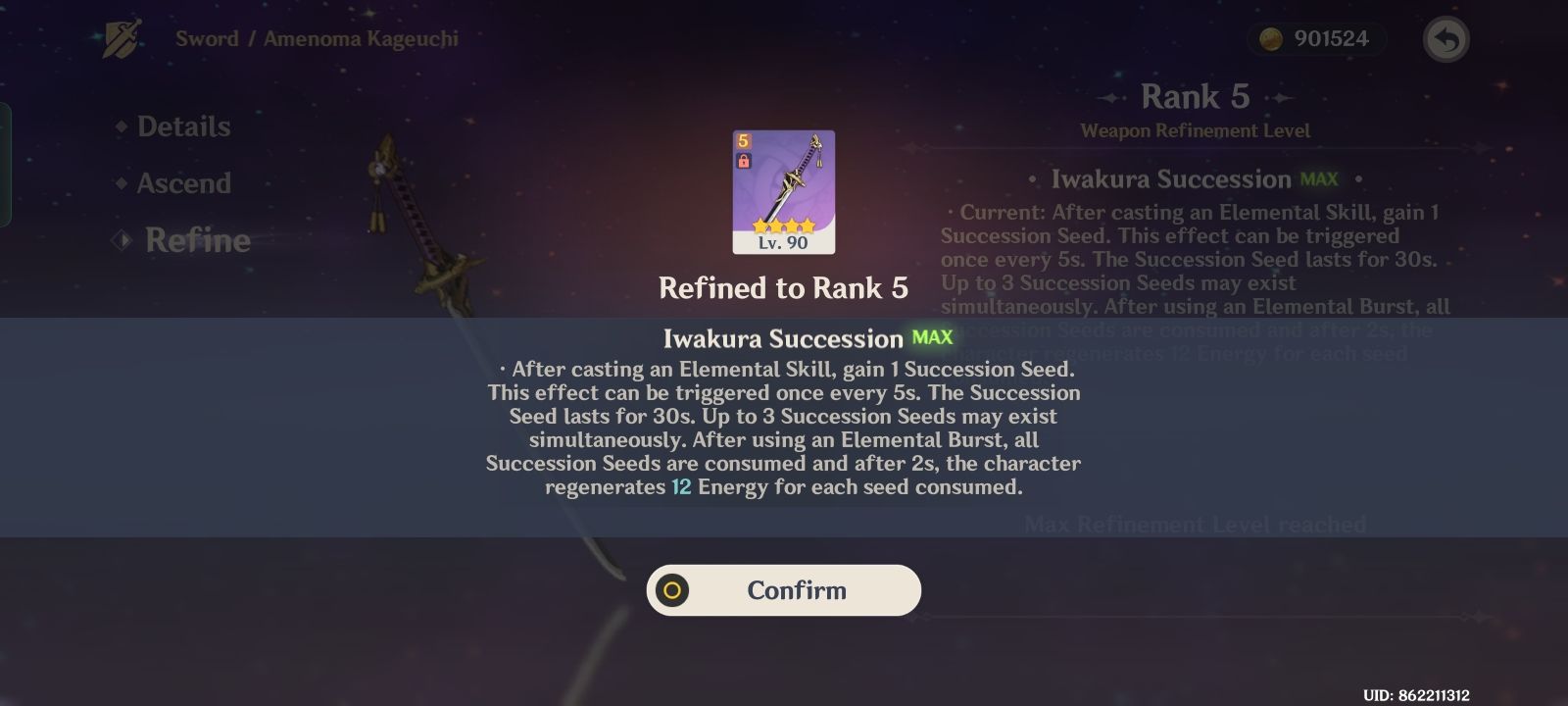
Task: Click the Lv. 90 weapon thumbnail
Action: pyautogui.click(x=784, y=191)
